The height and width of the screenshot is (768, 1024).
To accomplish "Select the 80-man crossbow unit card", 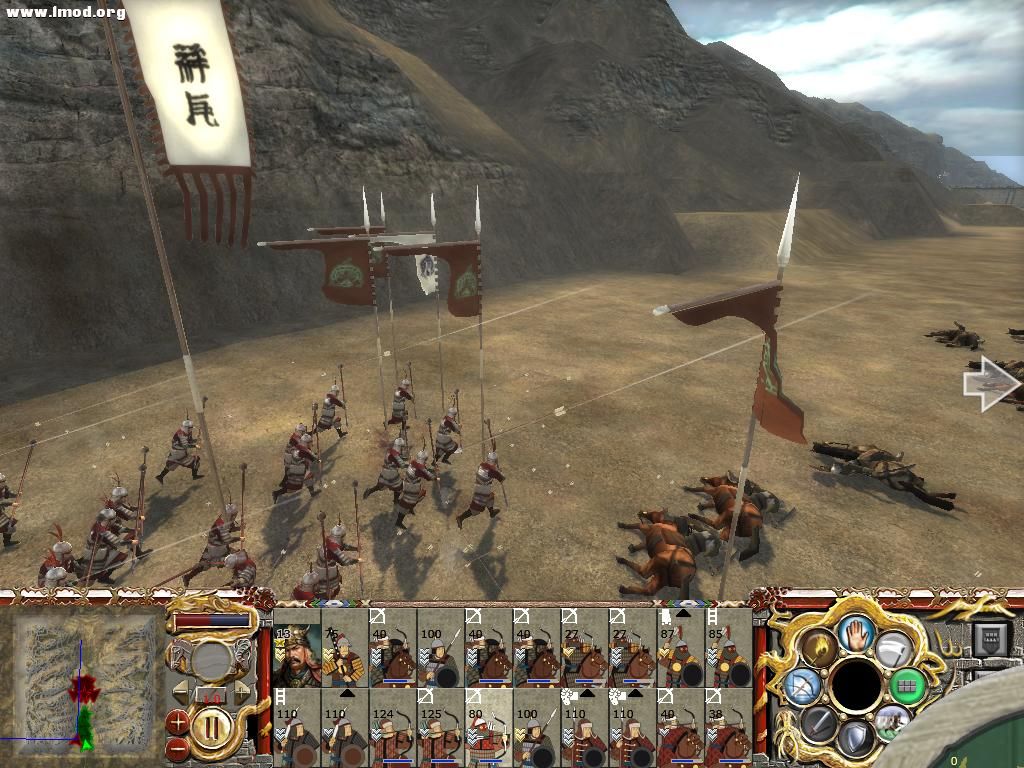I will [x=489, y=724].
